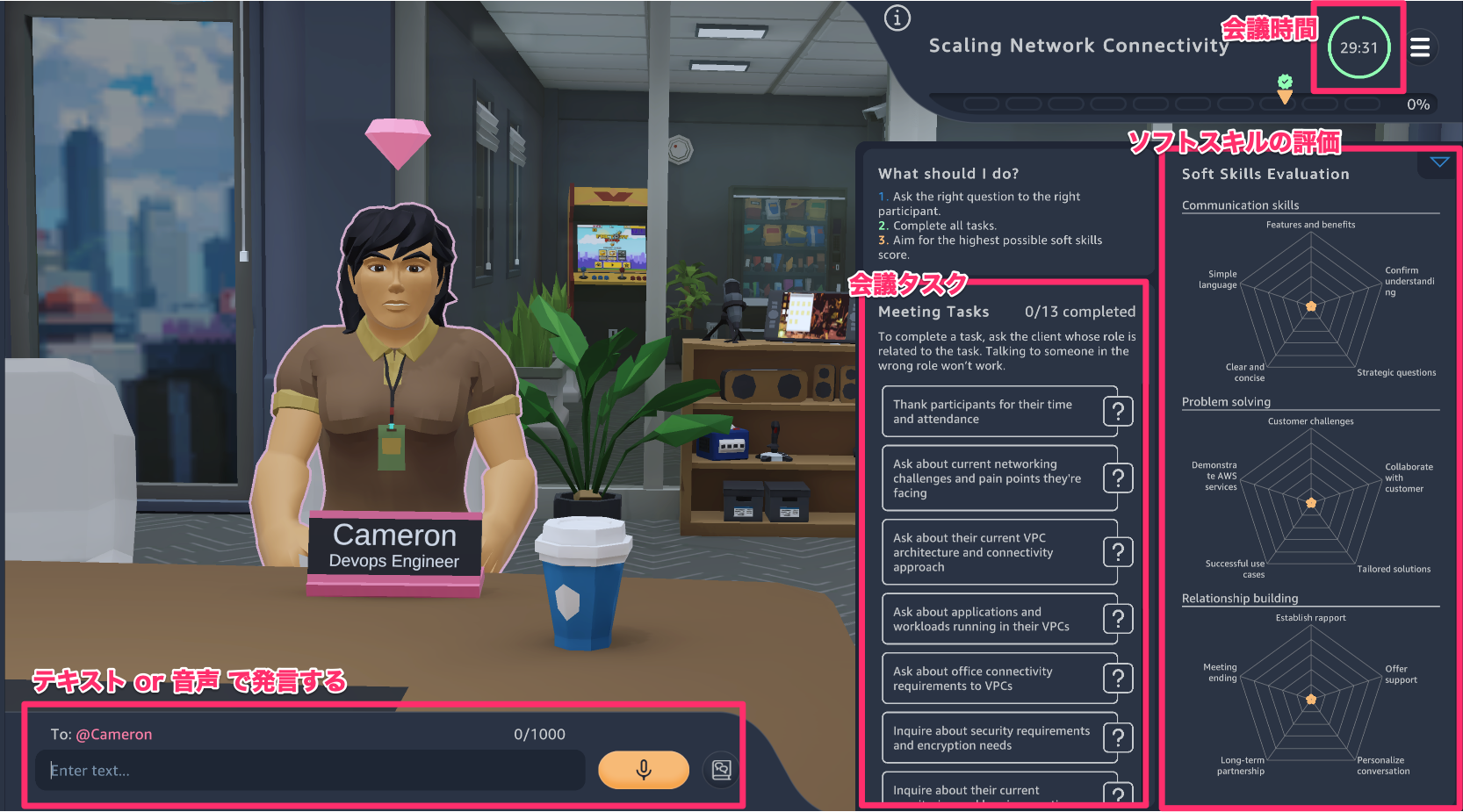Type in the Enter text message field
This screenshot has height=812, width=1463.
click(x=312, y=771)
